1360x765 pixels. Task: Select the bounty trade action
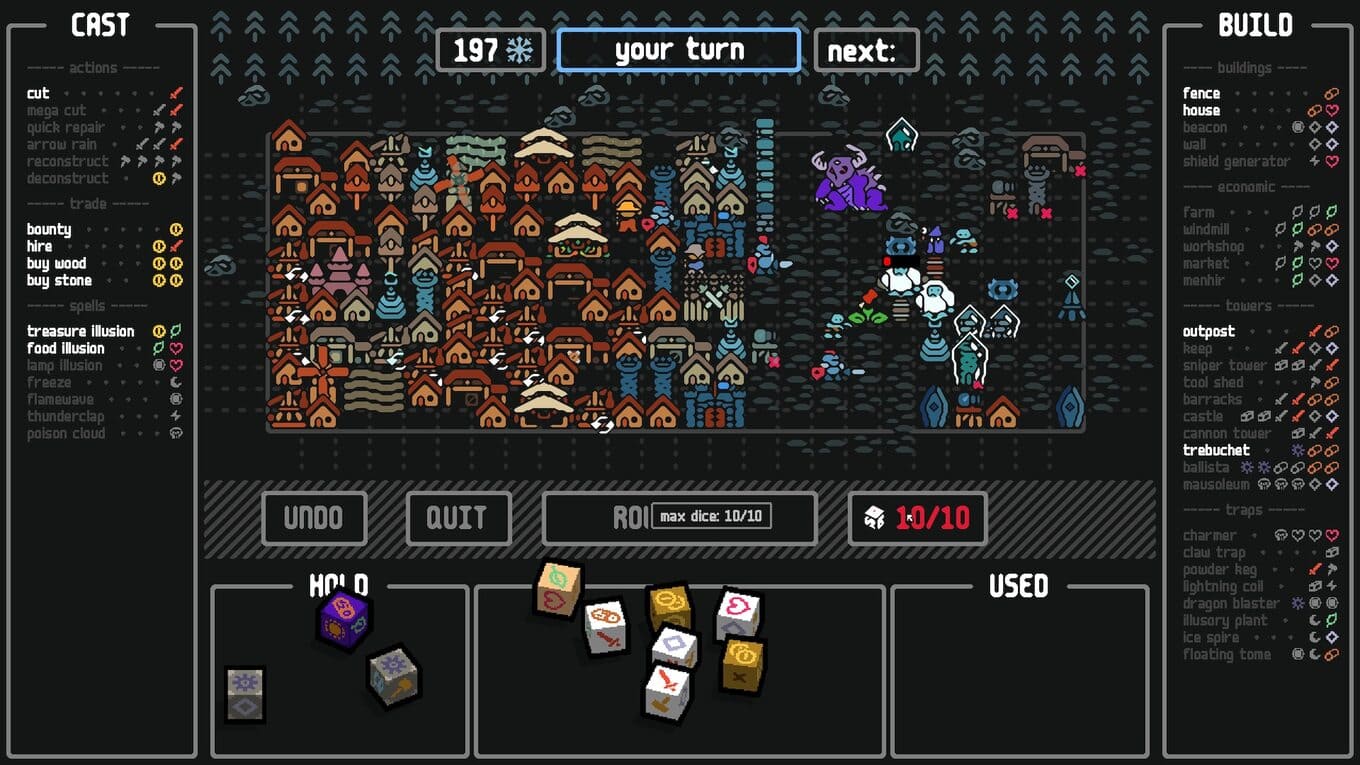(49, 230)
